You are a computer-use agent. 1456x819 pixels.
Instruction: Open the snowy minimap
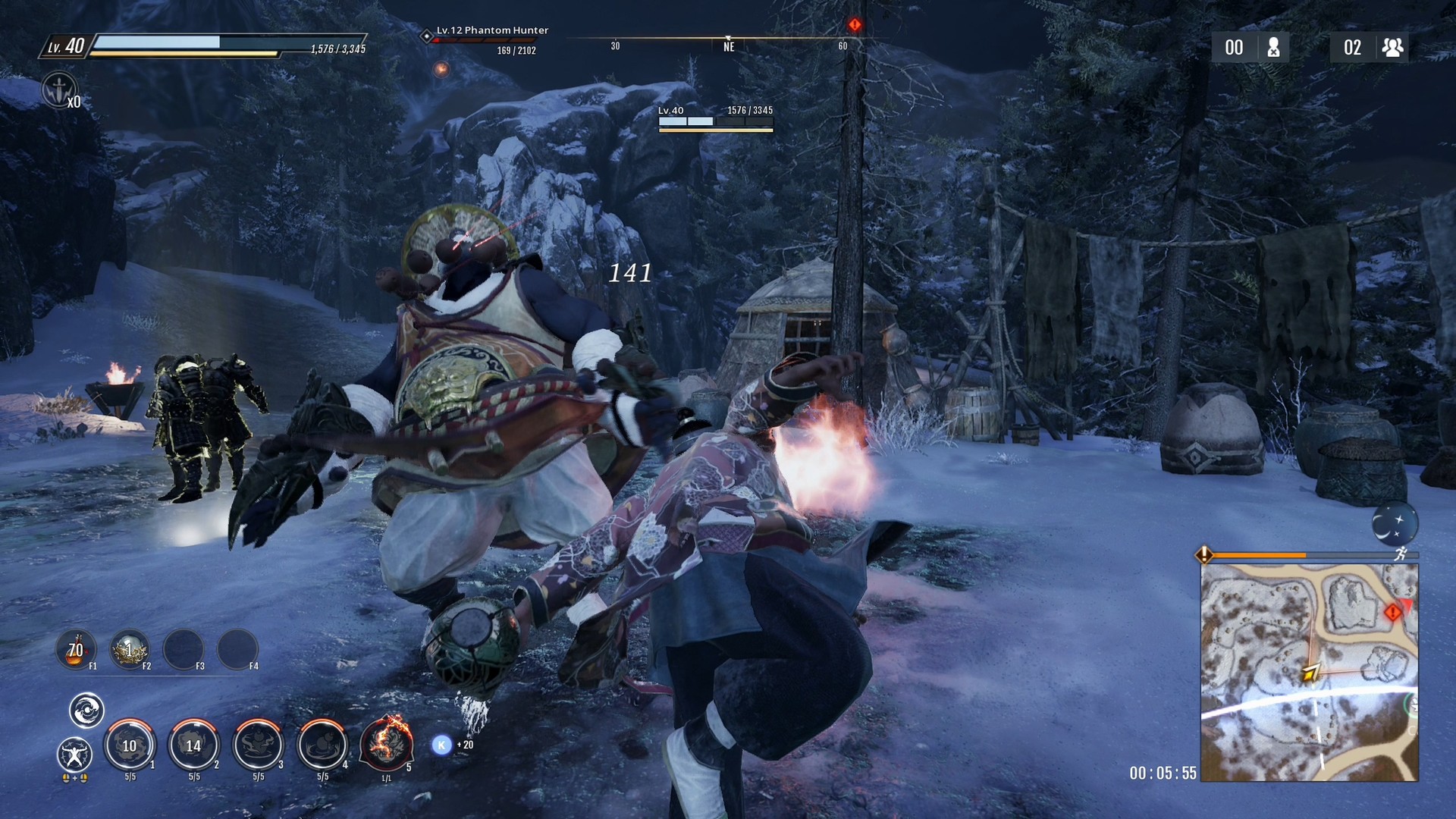click(x=1309, y=672)
